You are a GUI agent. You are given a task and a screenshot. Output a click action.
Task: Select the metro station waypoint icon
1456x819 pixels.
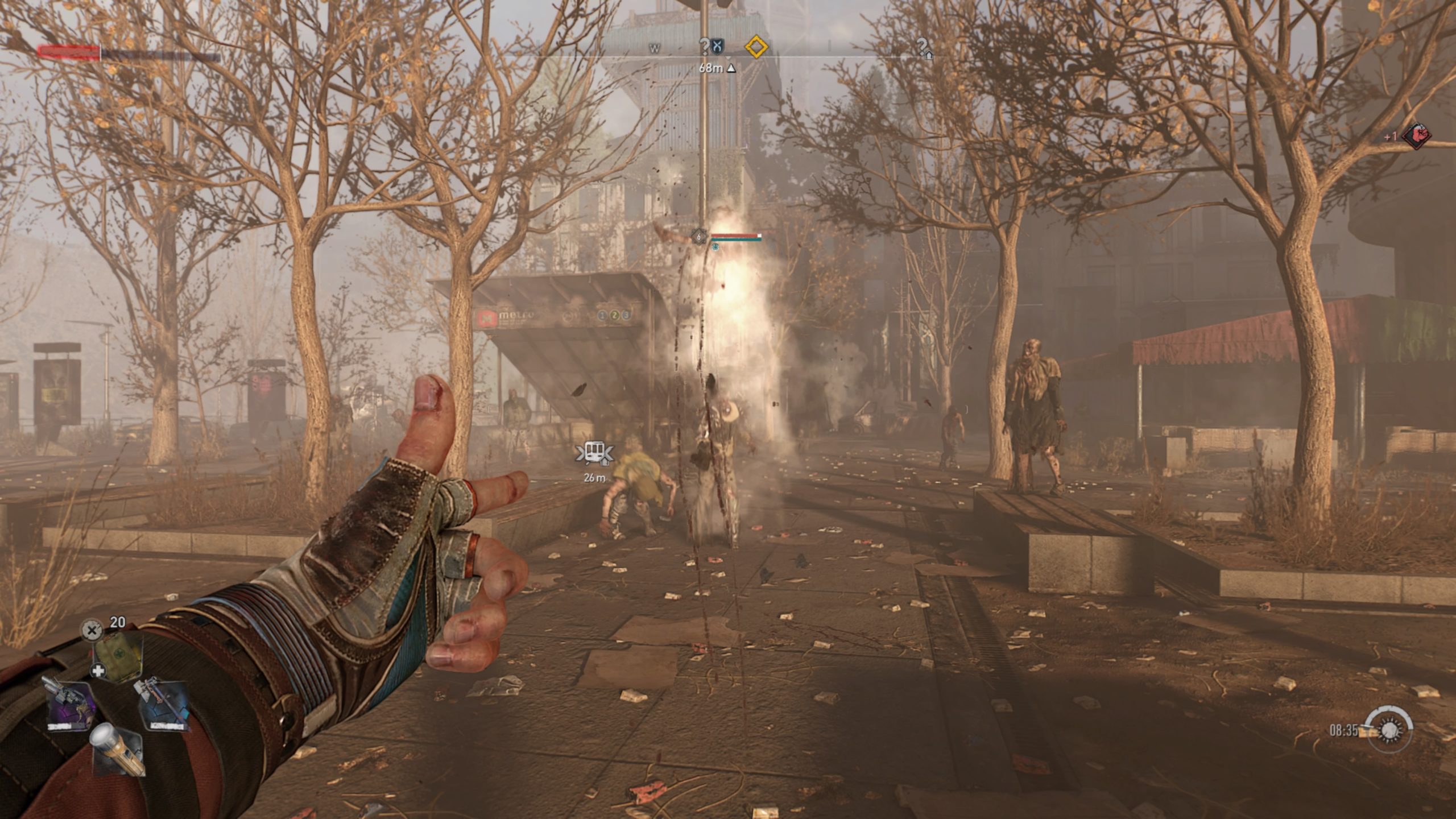(594, 453)
